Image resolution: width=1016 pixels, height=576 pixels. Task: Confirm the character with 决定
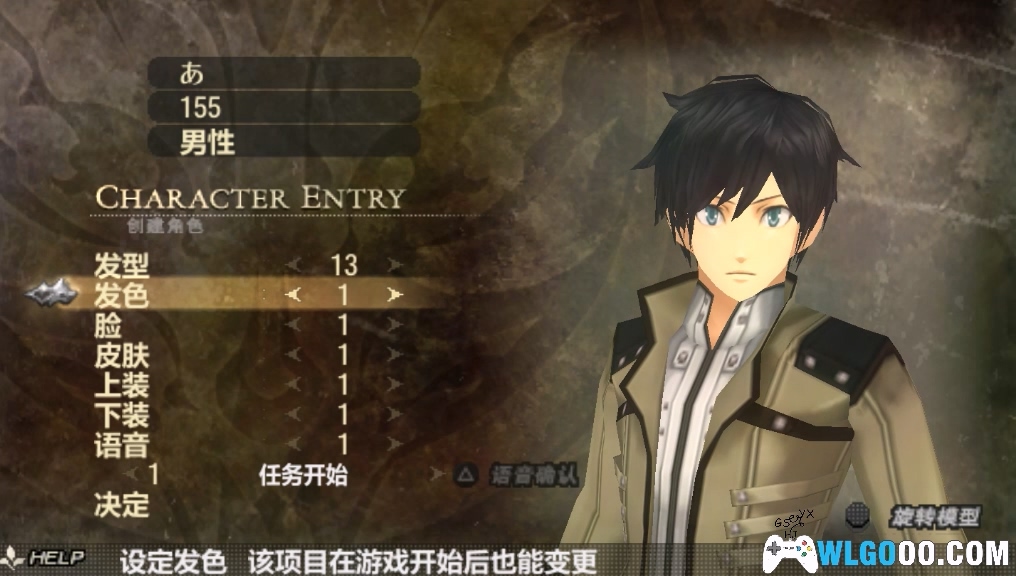121,504
